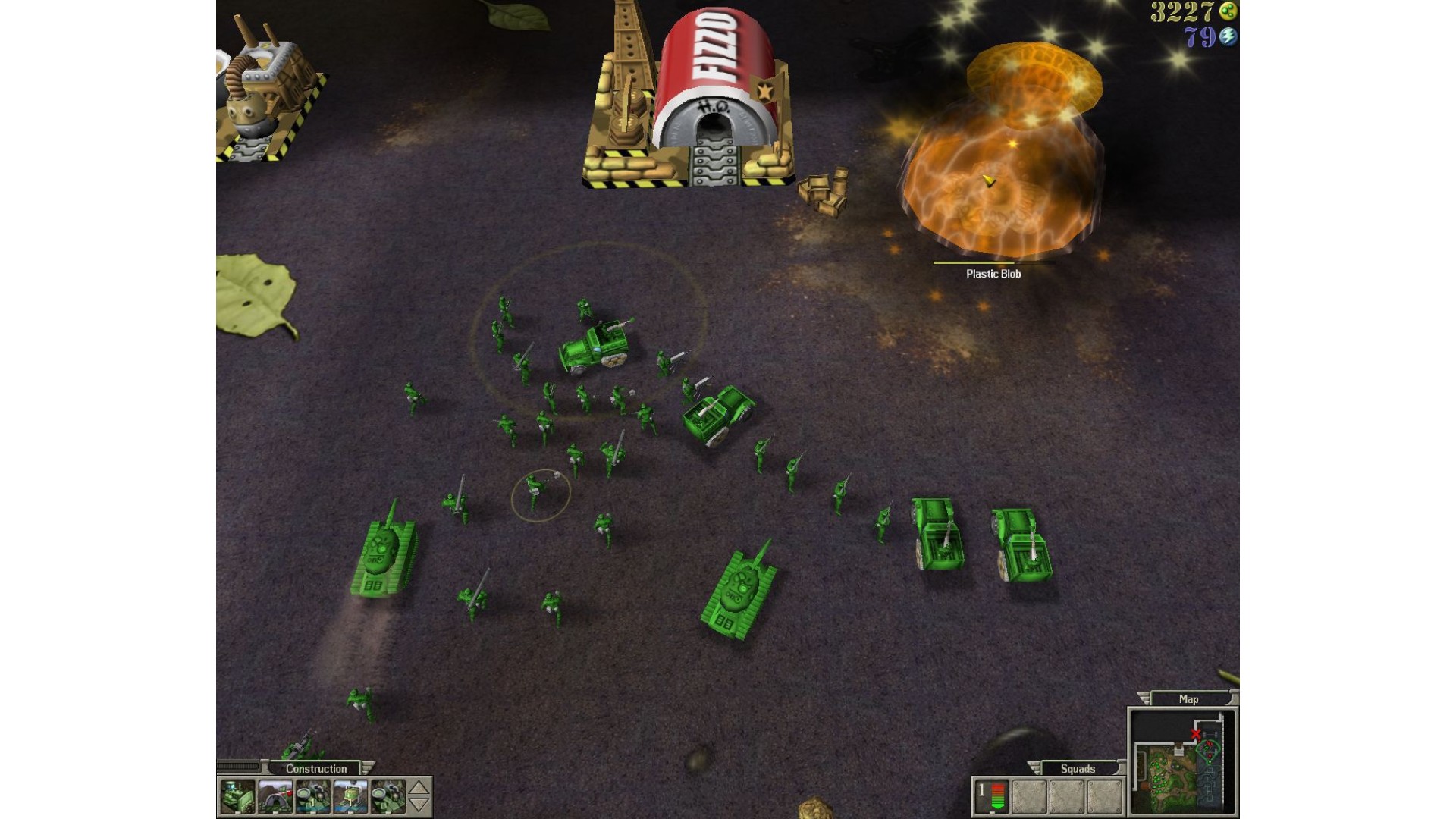Viewport: 1456px width, 819px height.
Task: Jump to the red X minimap marker
Action: [1196, 733]
